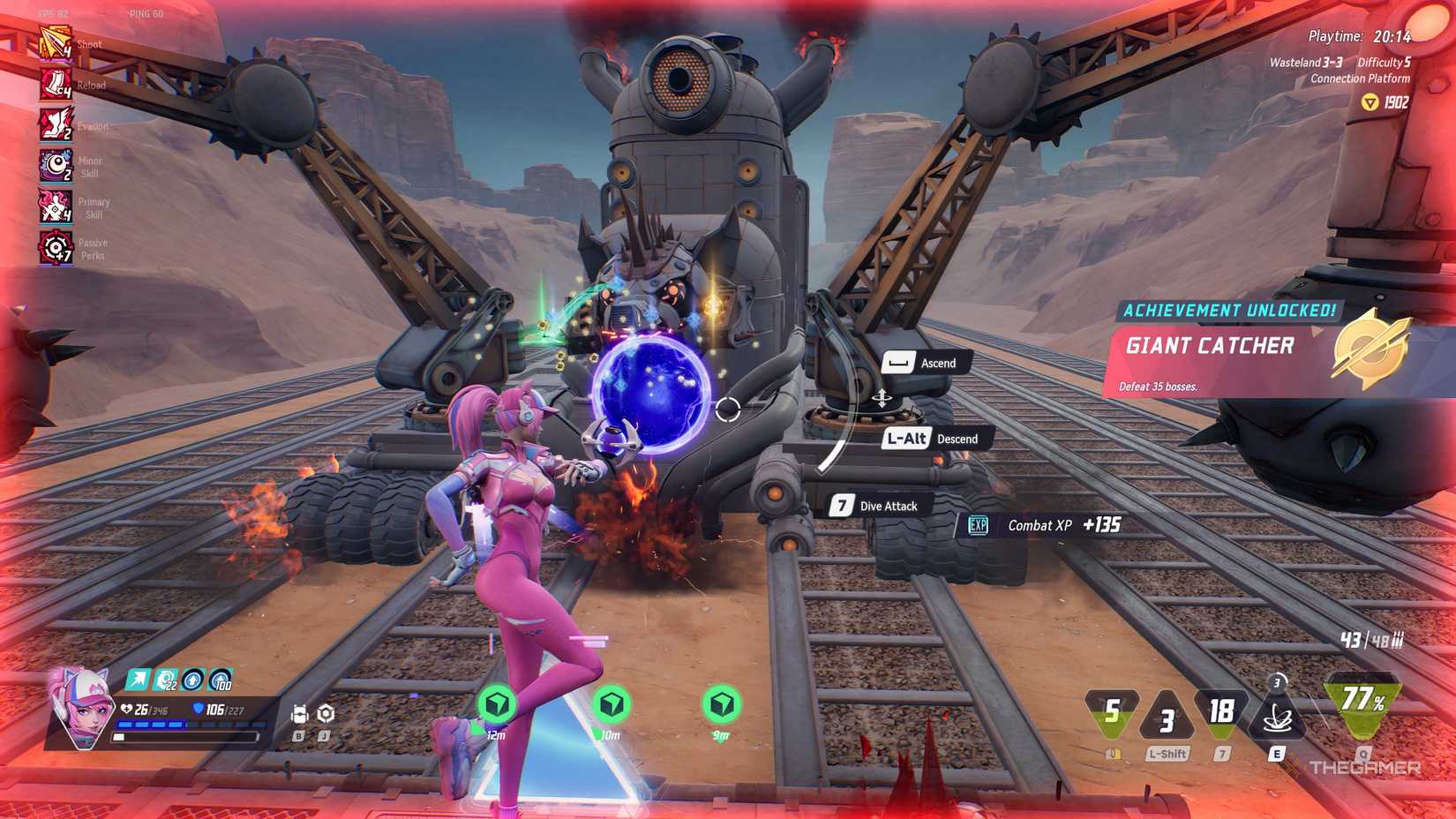Image resolution: width=1456 pixels, height=819 pixels.
Task: Check the buff icon showing 100 stacks
Action: click(x=220, y=679)
